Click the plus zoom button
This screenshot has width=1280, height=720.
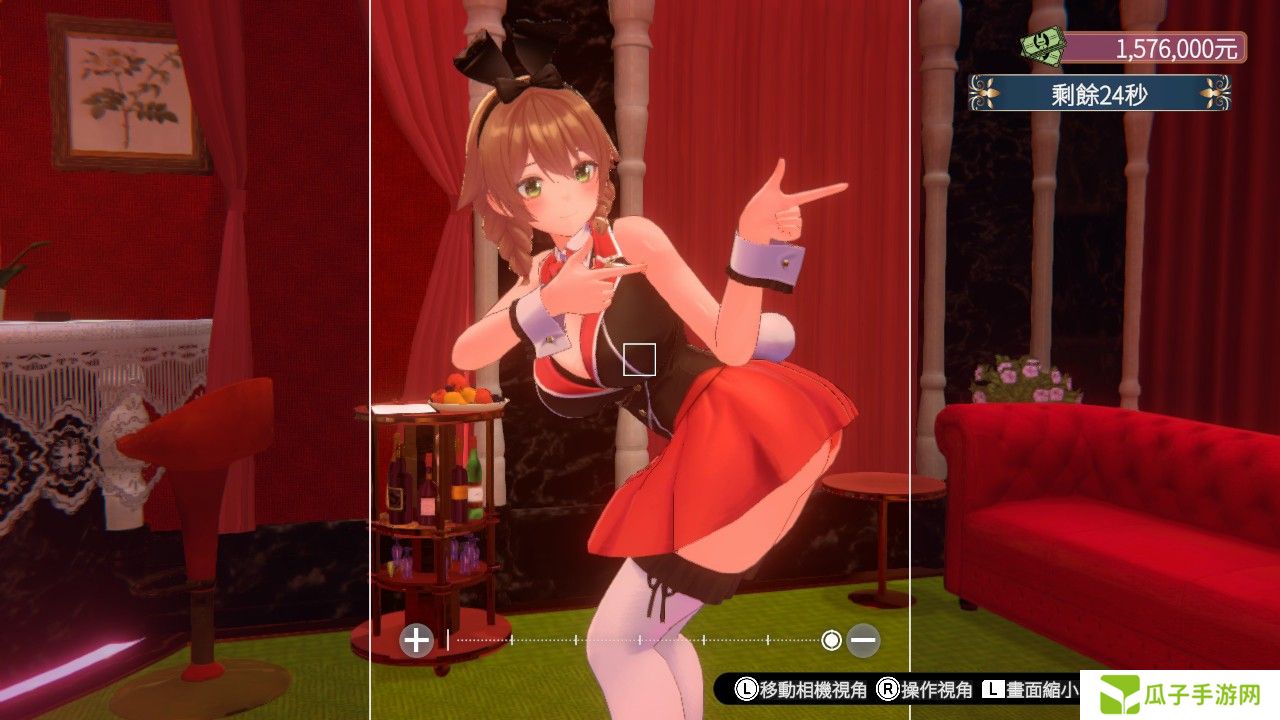(x=416, y=639)
